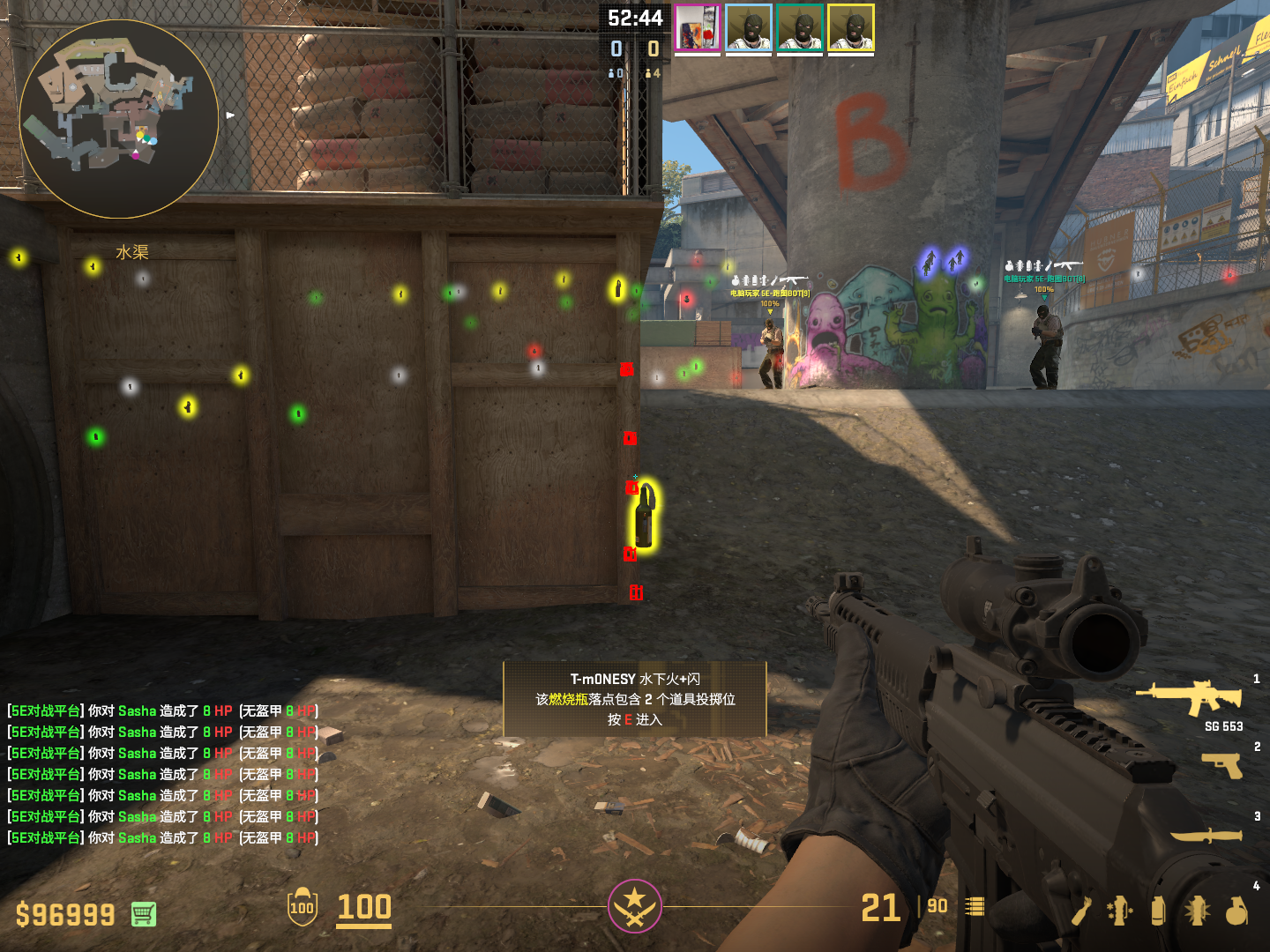Choose the flashbang grenade icon
This screenshot has height=952, width=1270.
(x=1197, y=911)
